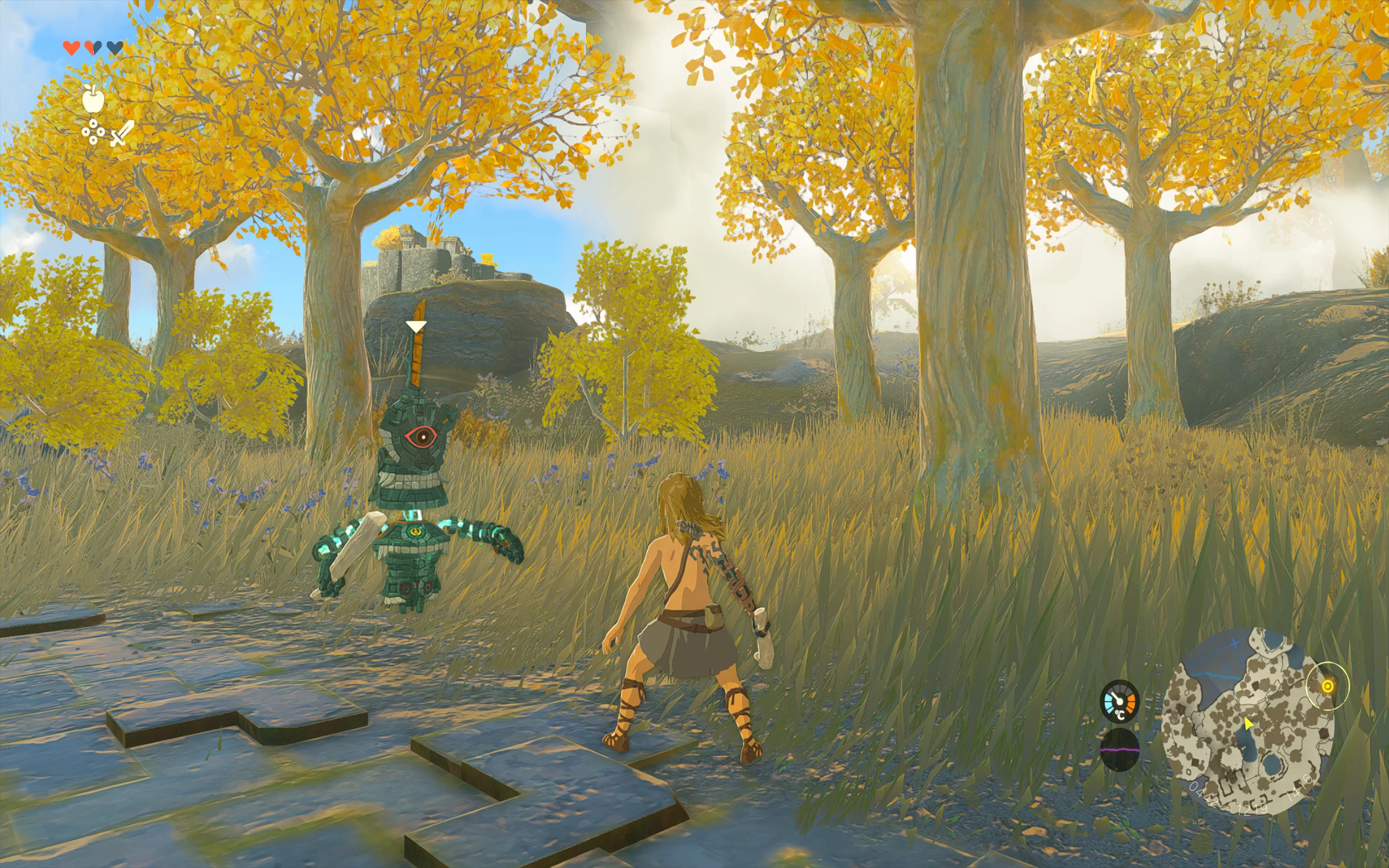Click the yellow player arrow on the minimap
This screenshot has width=1389, height=868.
(1247, 723)
